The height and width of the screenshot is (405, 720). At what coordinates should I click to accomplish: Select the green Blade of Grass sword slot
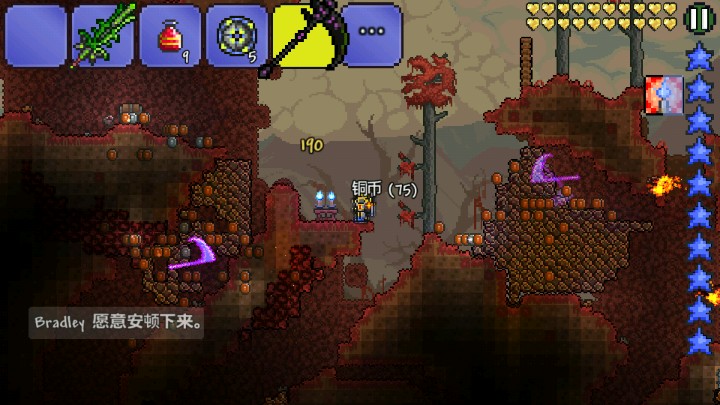(103, 35)
